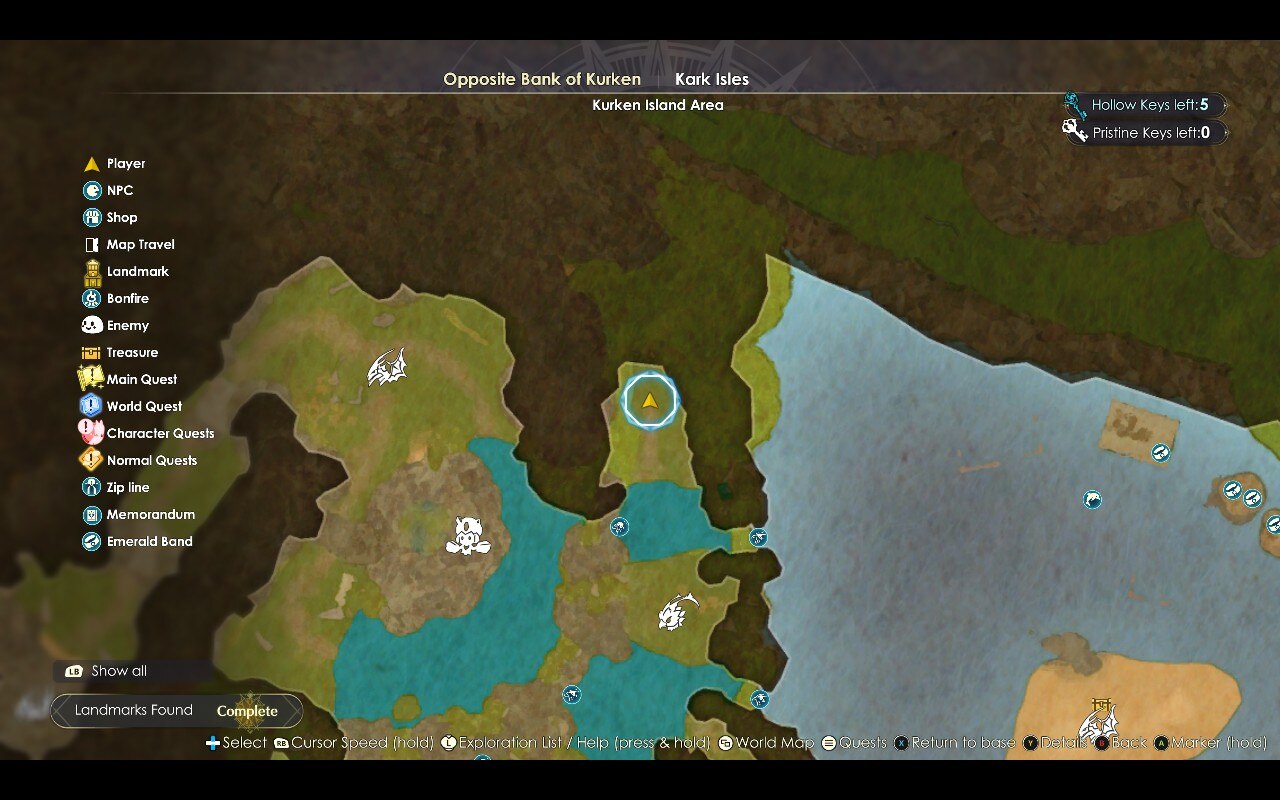Select the Emerald Band legend entry
Screen dimensions: 1280x800
click(x=149, y=541)
